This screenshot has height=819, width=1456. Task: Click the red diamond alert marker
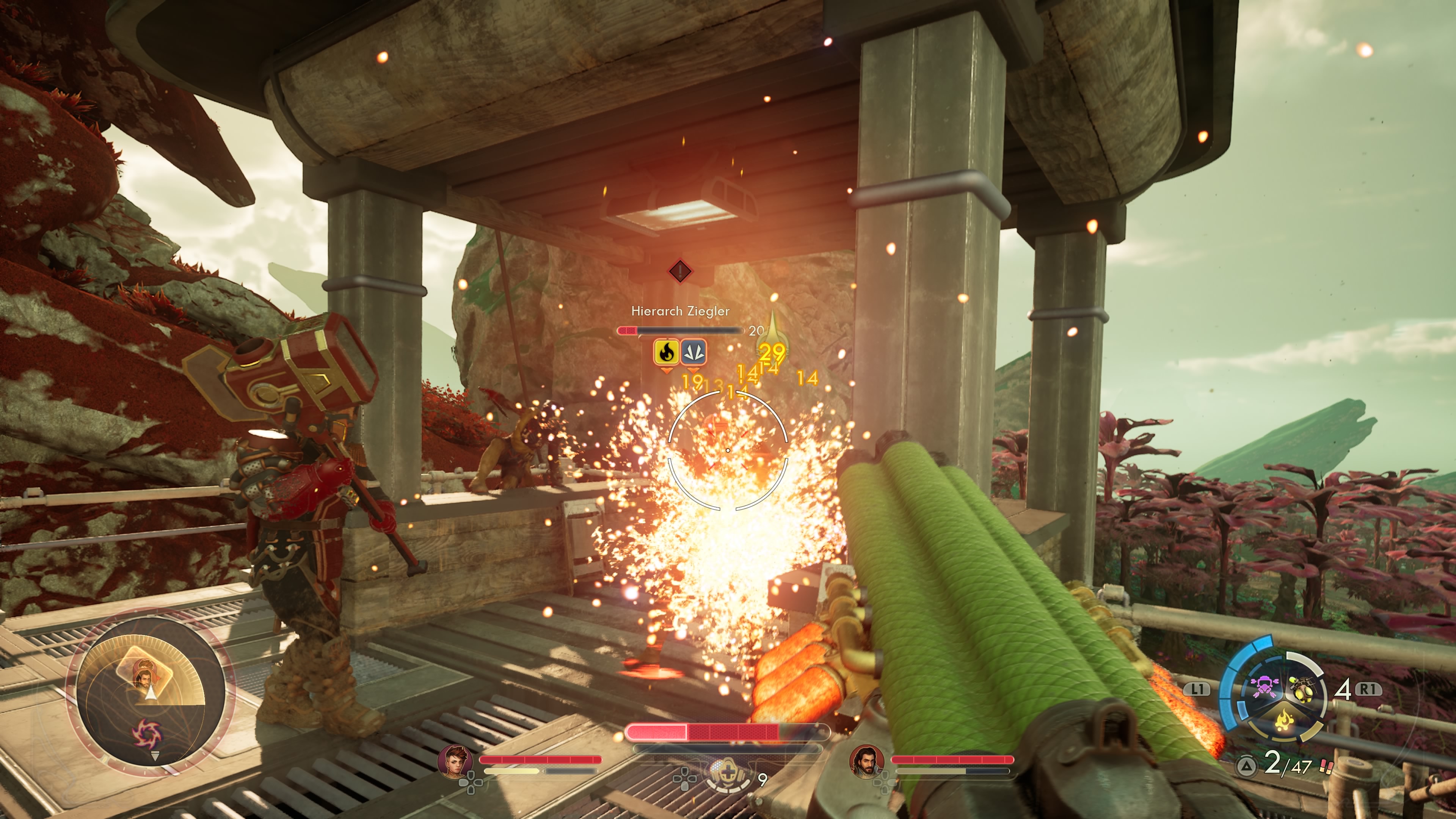(x=681, y=271)
